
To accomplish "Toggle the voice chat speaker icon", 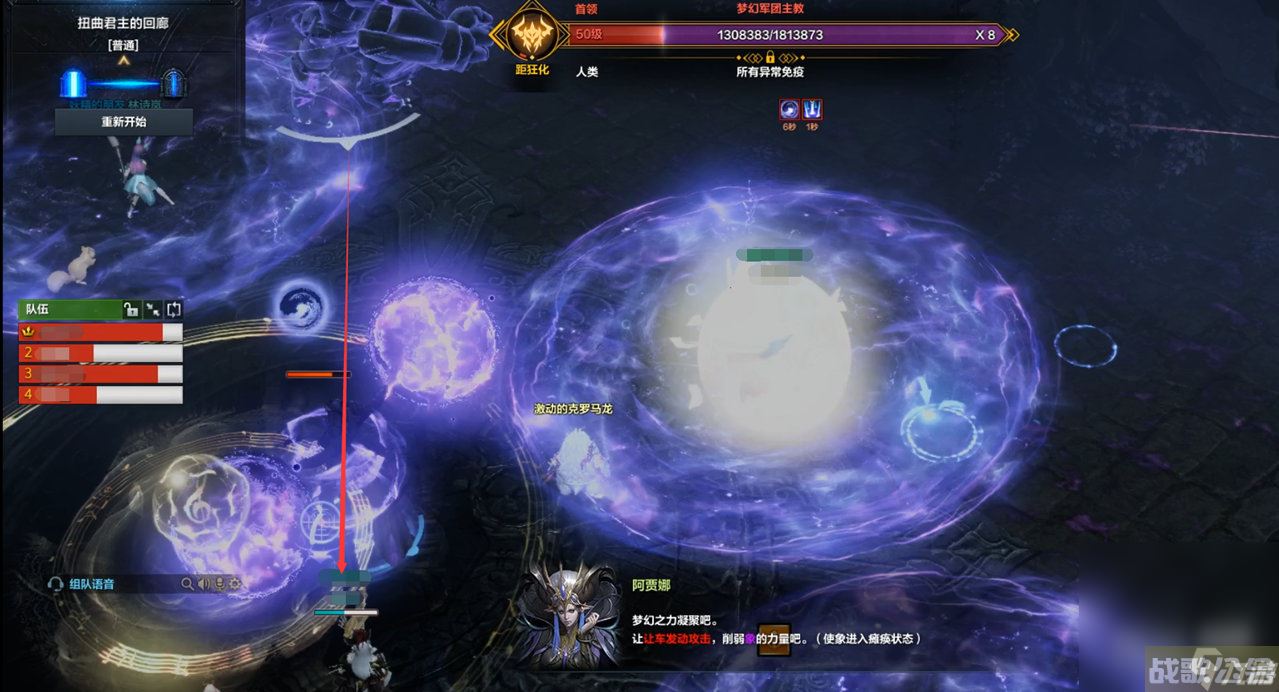I will (x=203, y=584).
